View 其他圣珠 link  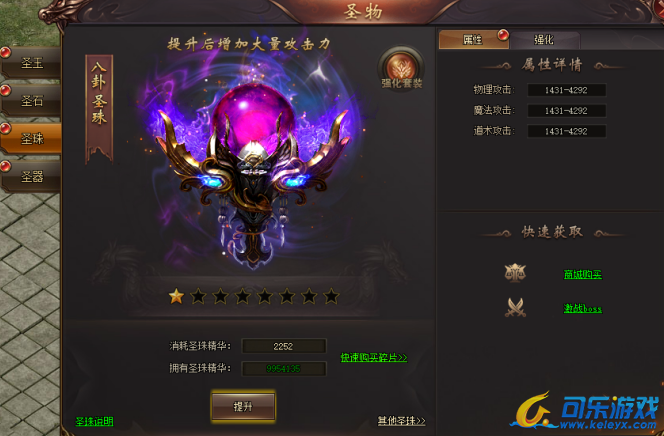(x=401, y=421)
